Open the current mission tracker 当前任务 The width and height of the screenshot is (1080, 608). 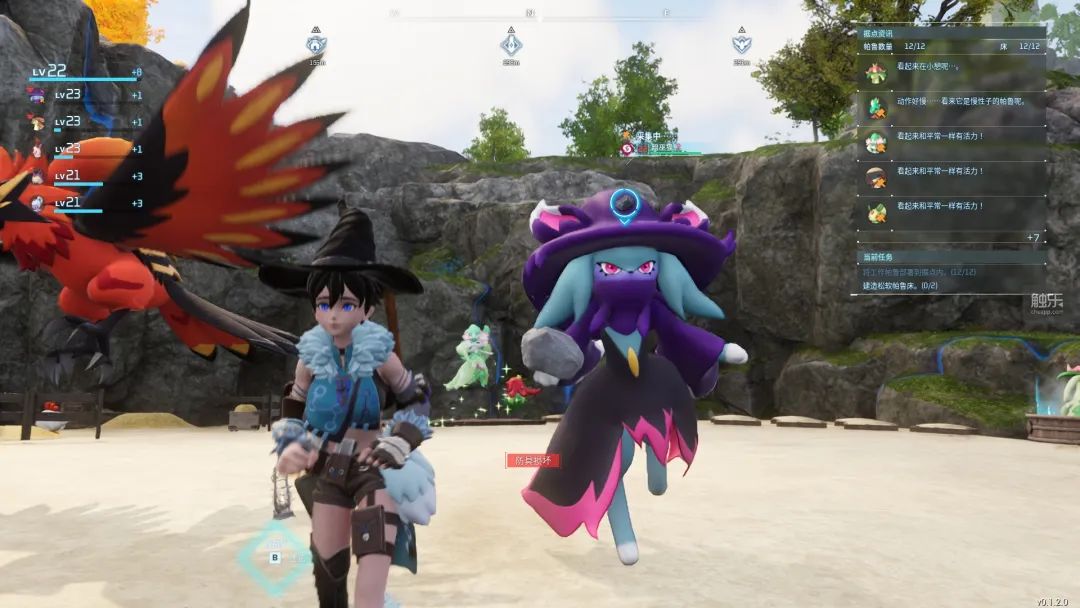tap(879, 257)
